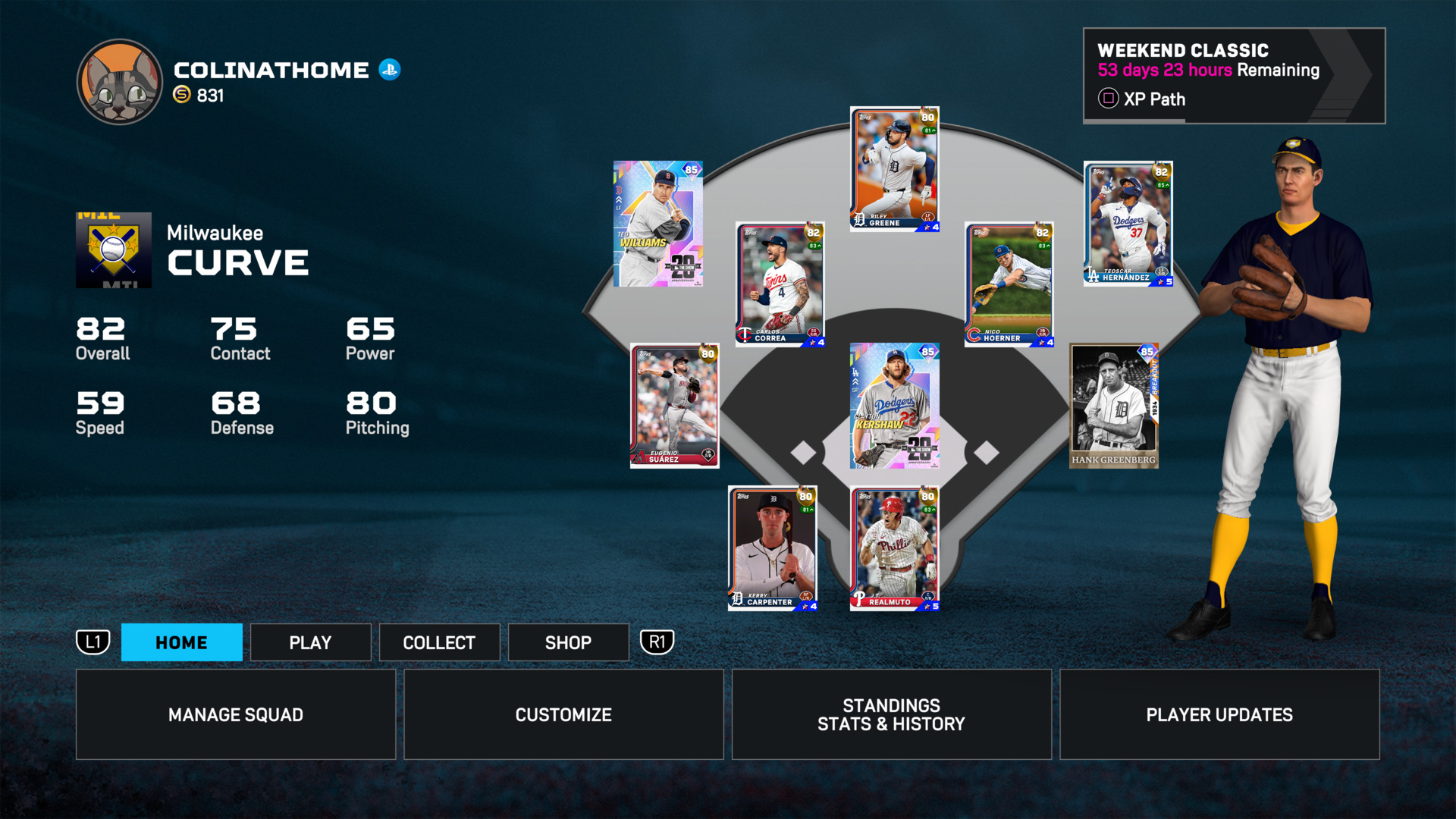This screenshot has height=819, width=1456.
Task: Select the Clayton Kershaw pitcher card
Action: [895, 406]
